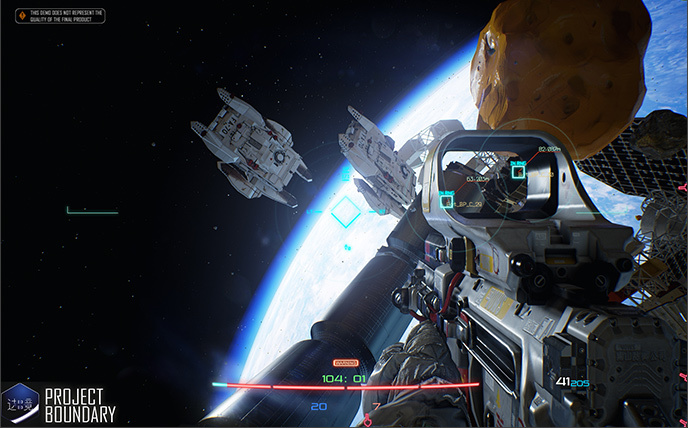Click the orange warning tag above the timer
Image resolution: width=688 pixels, height=428 pixels.
pos(344,363)
